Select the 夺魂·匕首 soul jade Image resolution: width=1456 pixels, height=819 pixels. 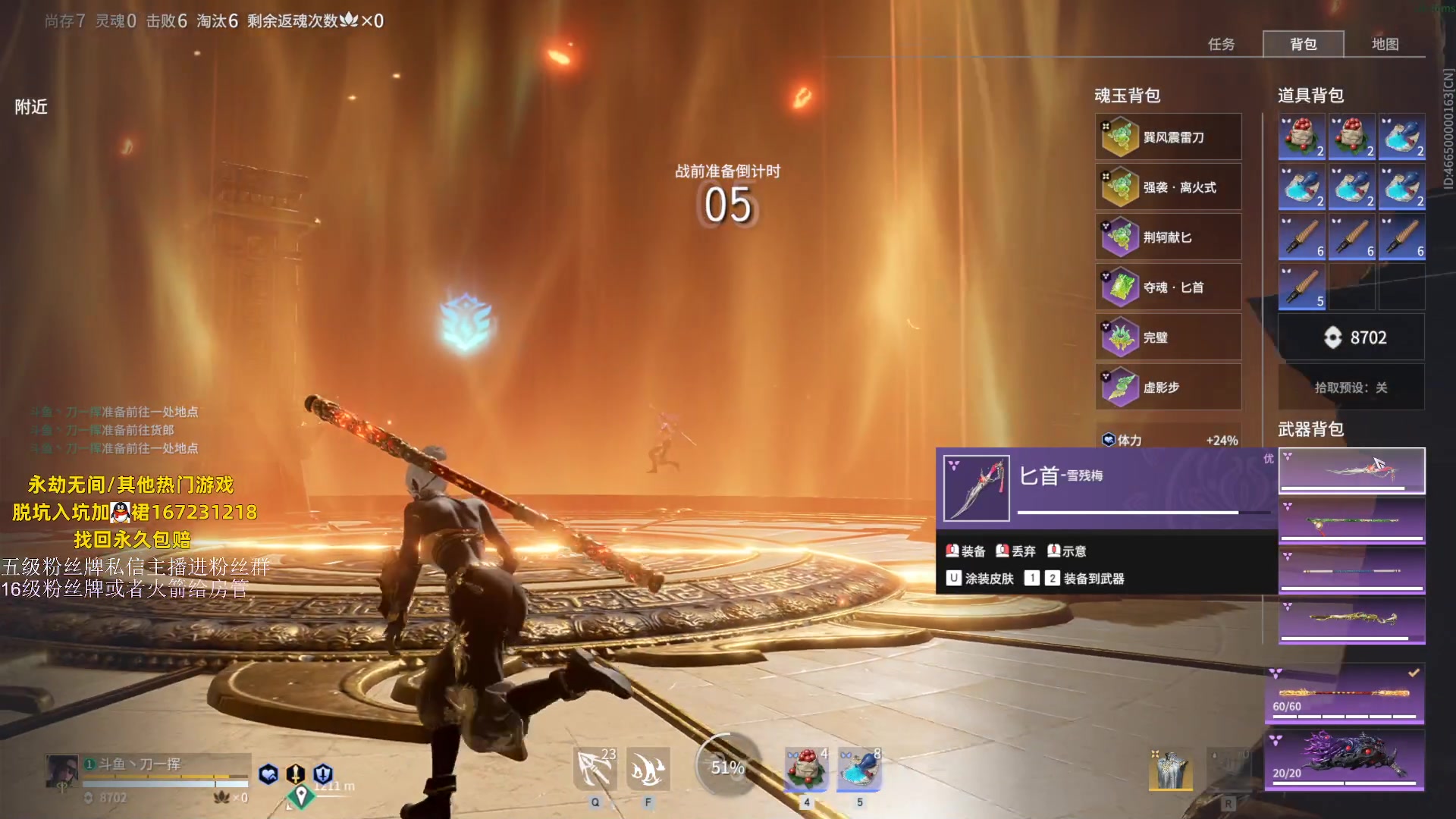[x=1168, y=287]
